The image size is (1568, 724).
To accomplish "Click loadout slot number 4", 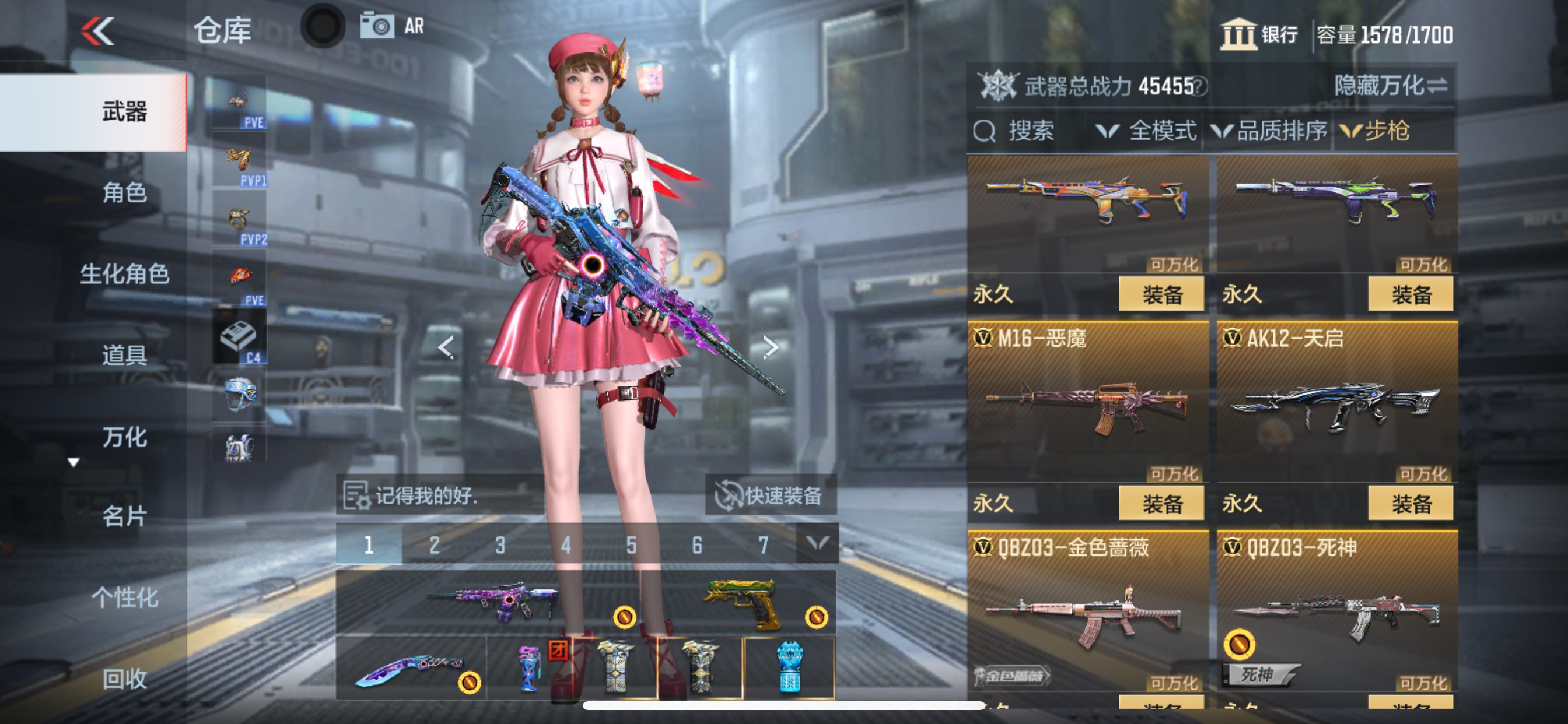I will (x=566, y=546).
